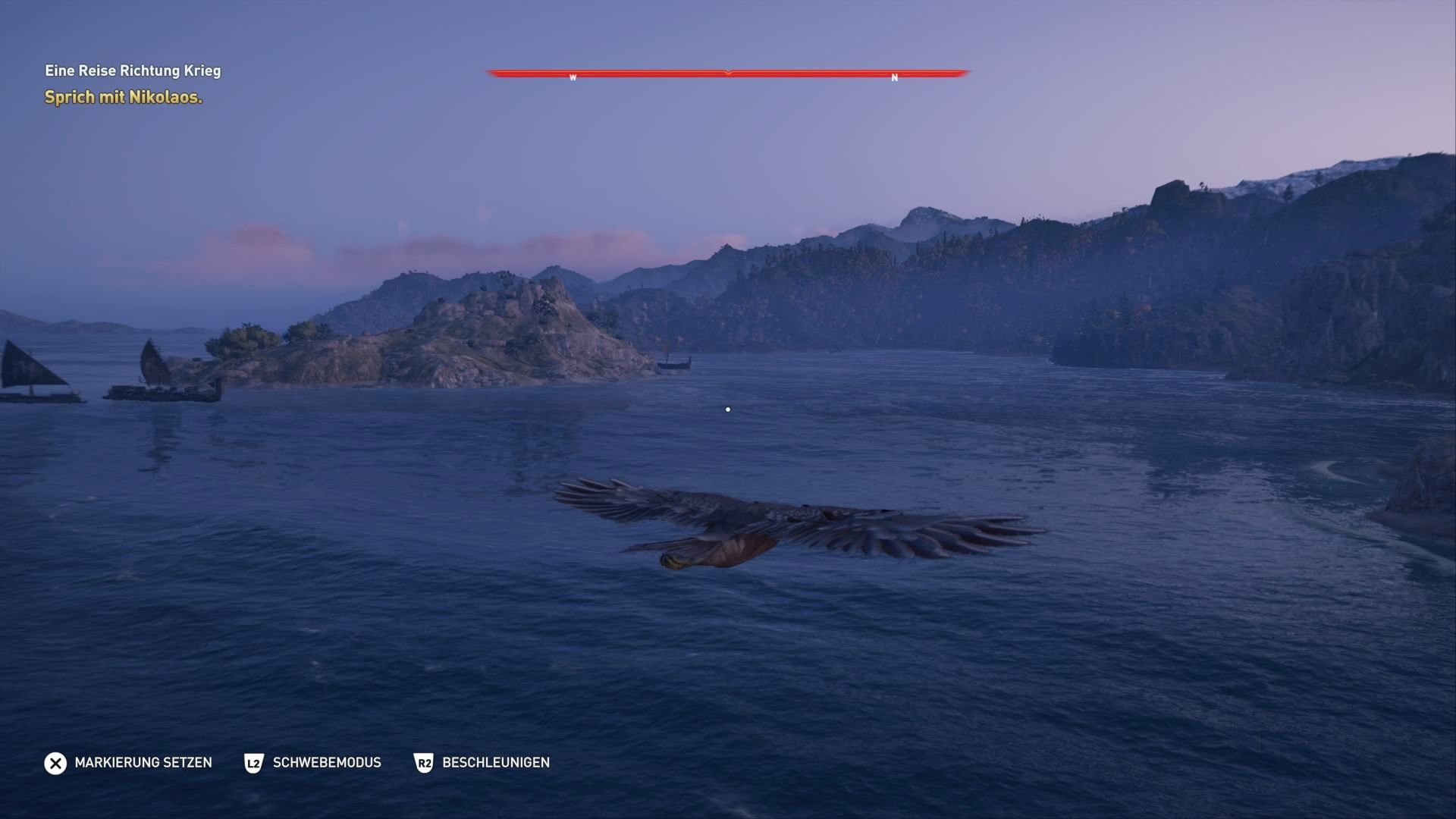Click the N marker on the compass
This screenshot has width=1456, height=819.
[x=894, y=78]
